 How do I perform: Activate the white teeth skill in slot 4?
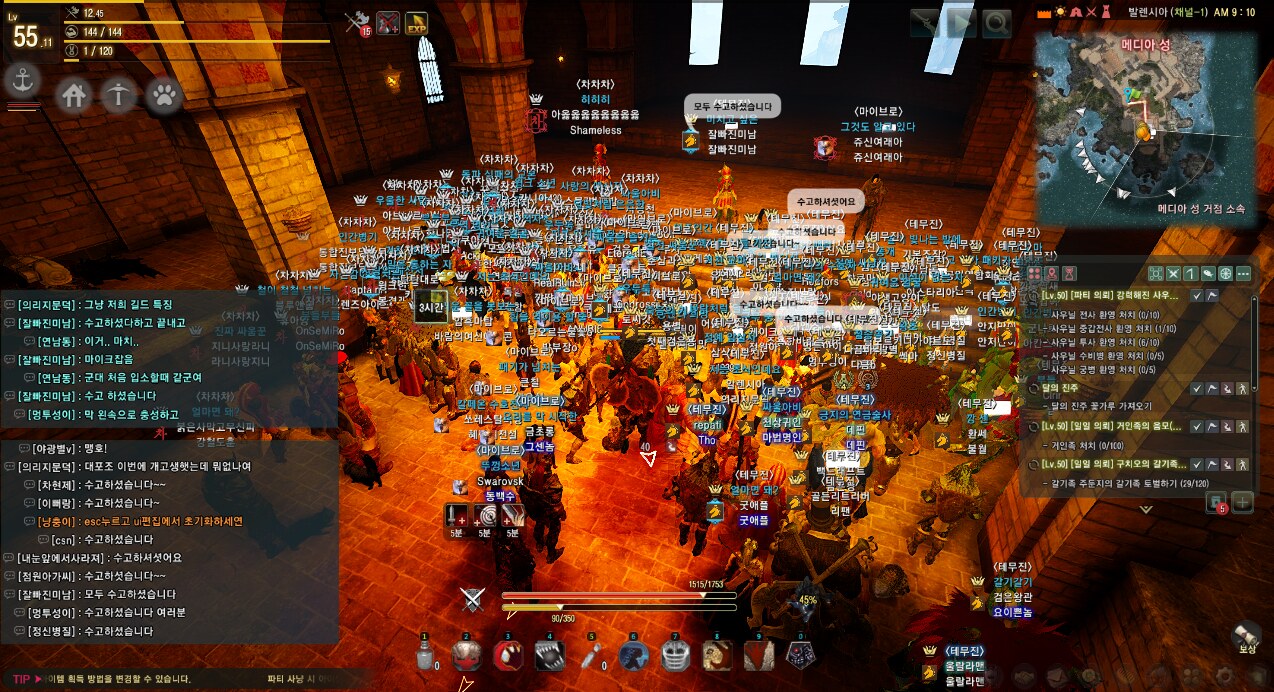tap(549, 656)
